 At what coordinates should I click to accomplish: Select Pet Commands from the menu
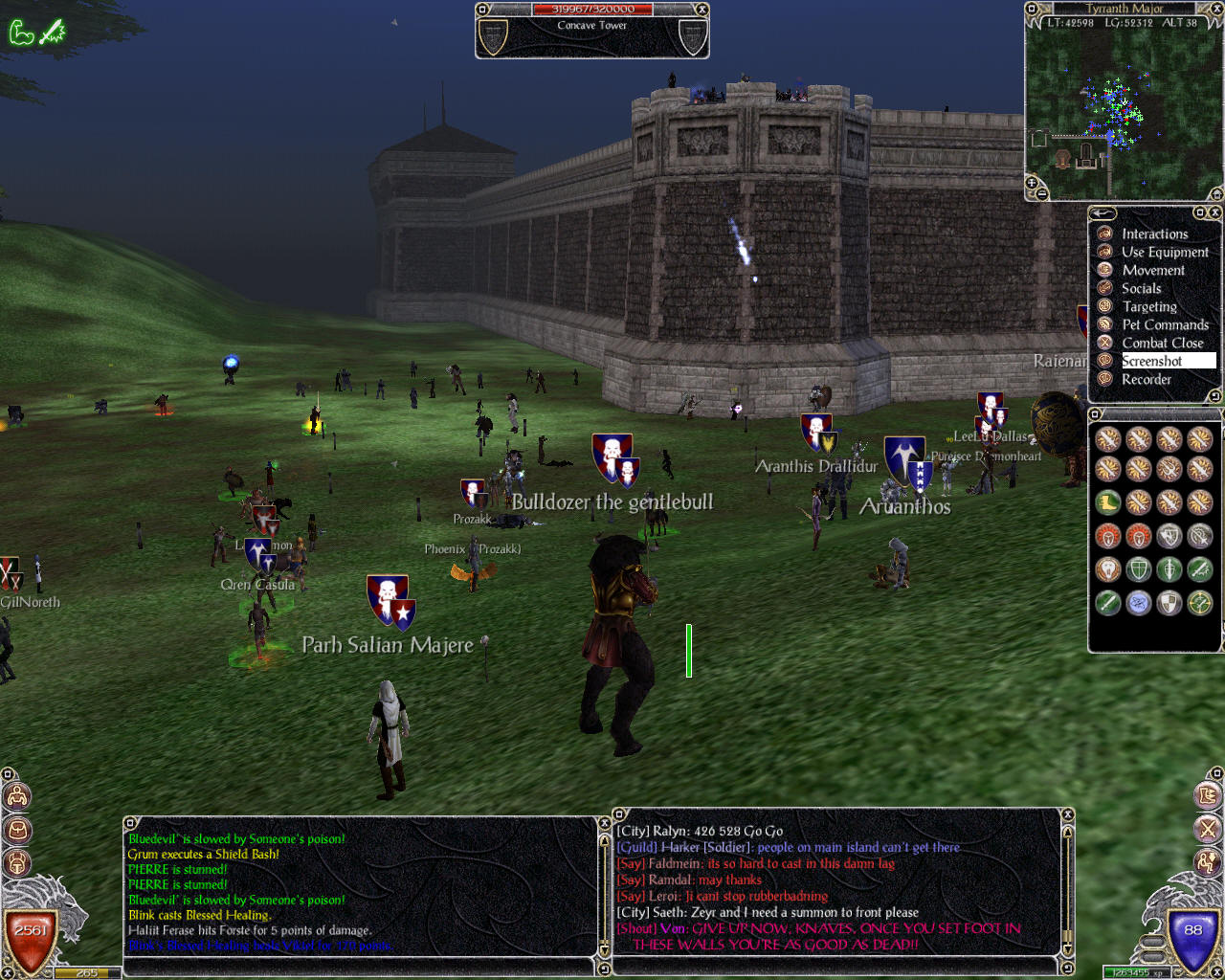tap(1165, 325)
